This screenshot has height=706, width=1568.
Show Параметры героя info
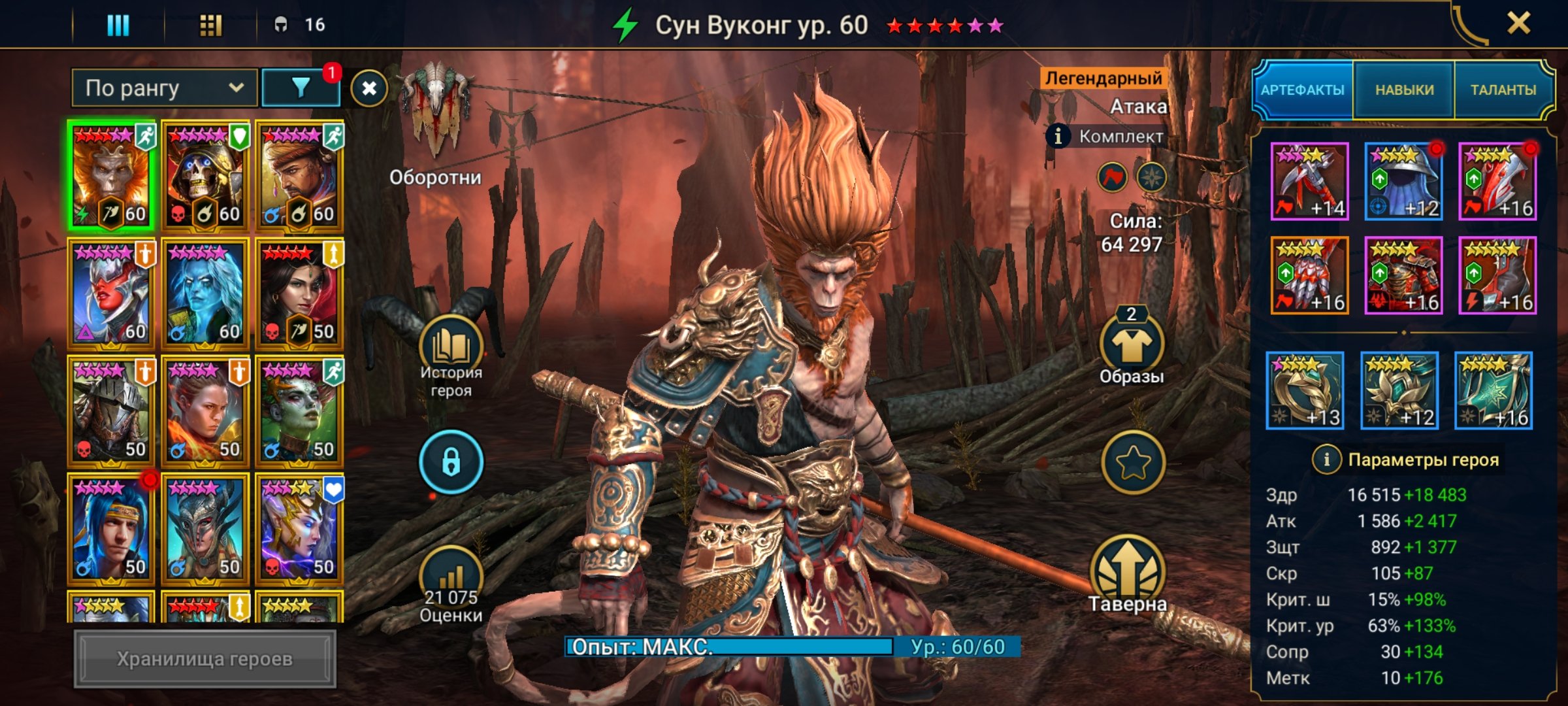click(x=1326, y=460)
